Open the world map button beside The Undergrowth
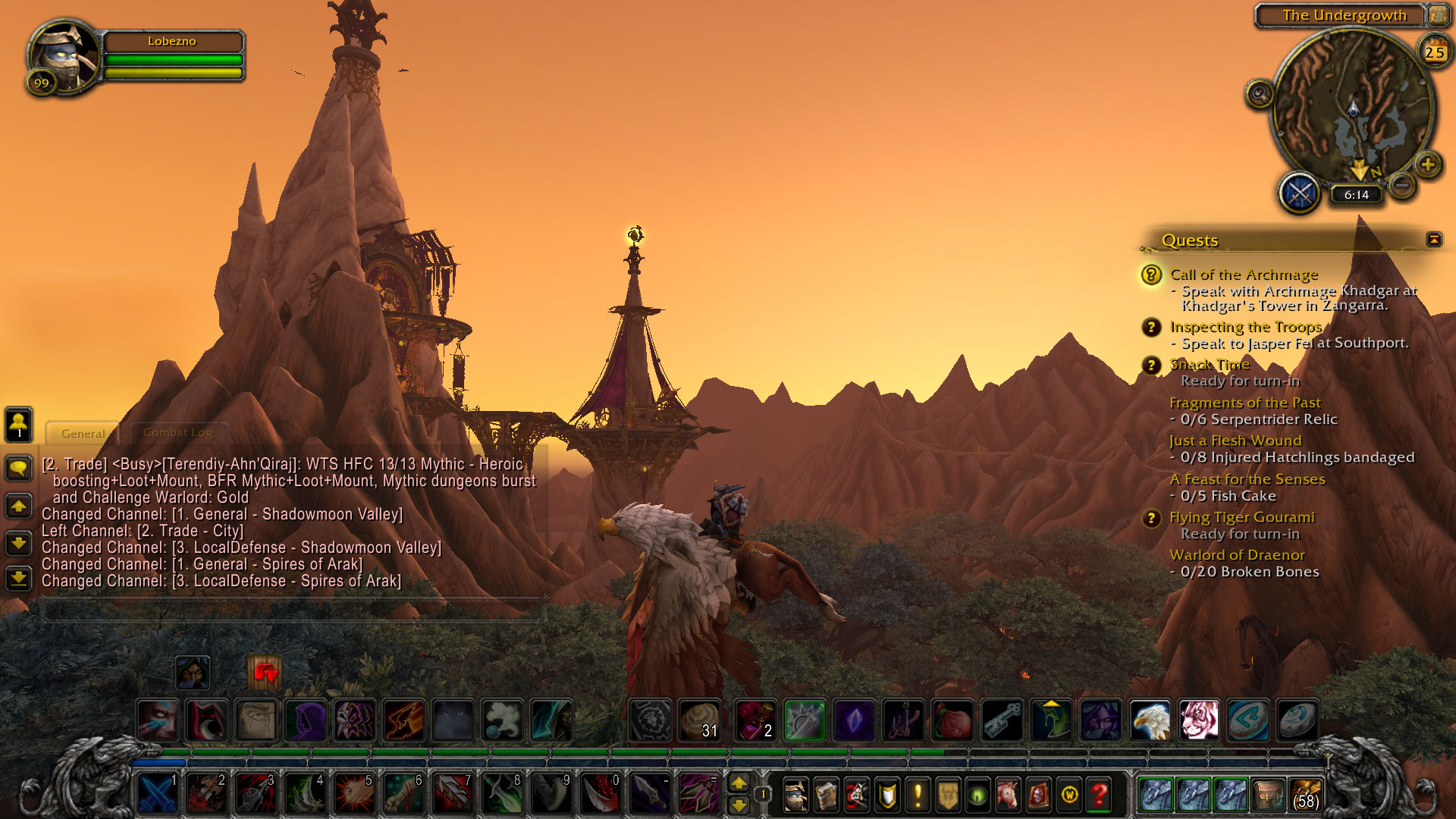 click(x=1438, y=15)
